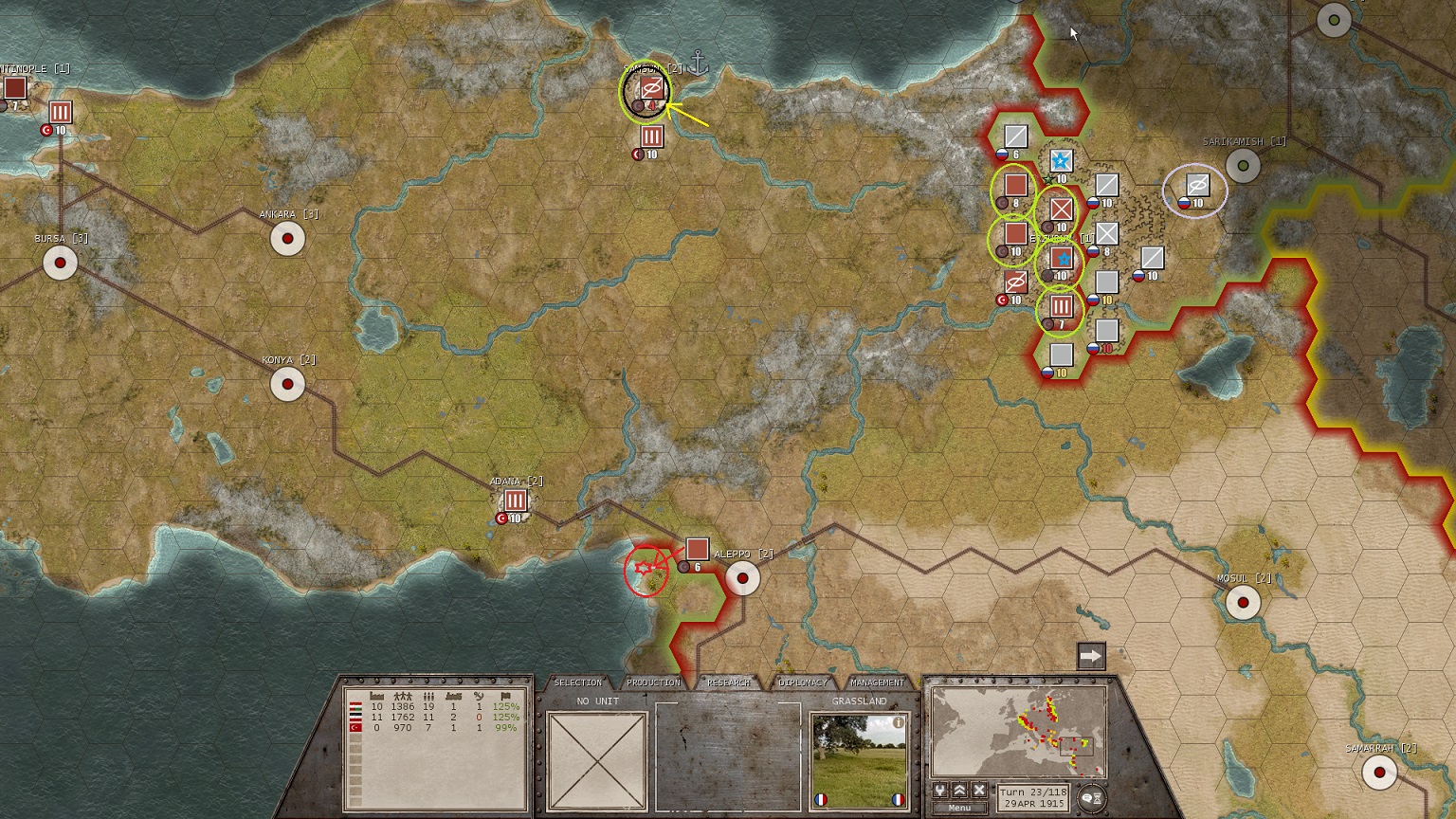Select the unit beside Aleppo with strength 6
Viewport: 1456px width, 819px height.
697,550
